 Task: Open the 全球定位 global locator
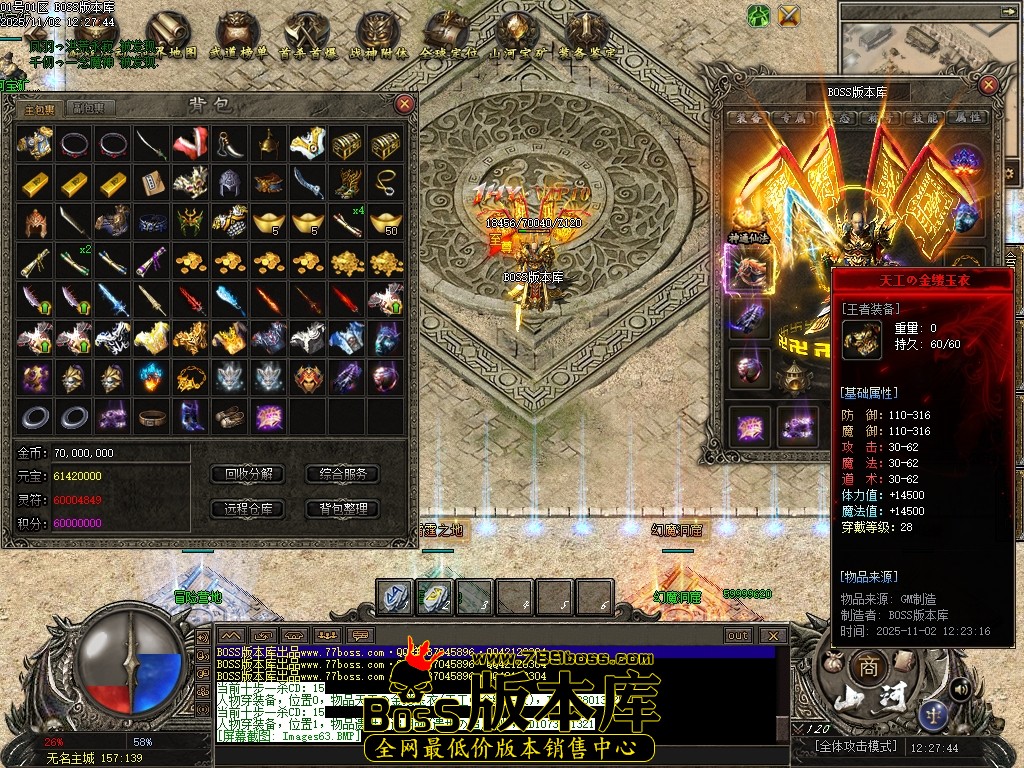[x=446, y=36]
